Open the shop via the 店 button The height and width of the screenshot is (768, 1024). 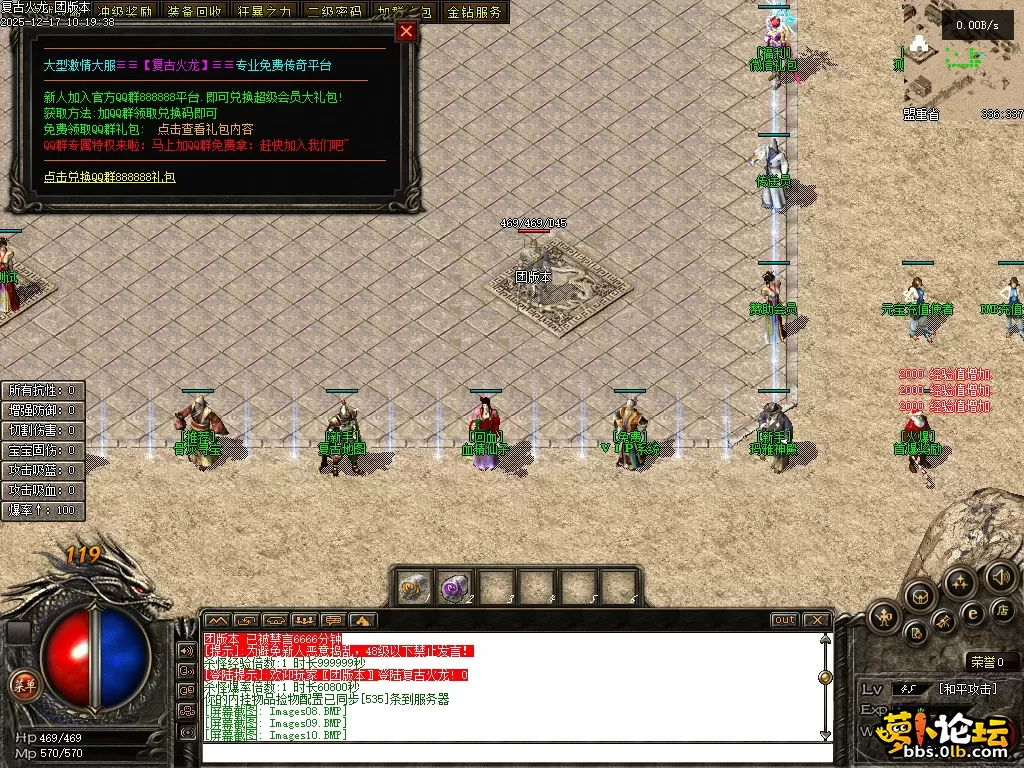click(x=1001, y=609)
